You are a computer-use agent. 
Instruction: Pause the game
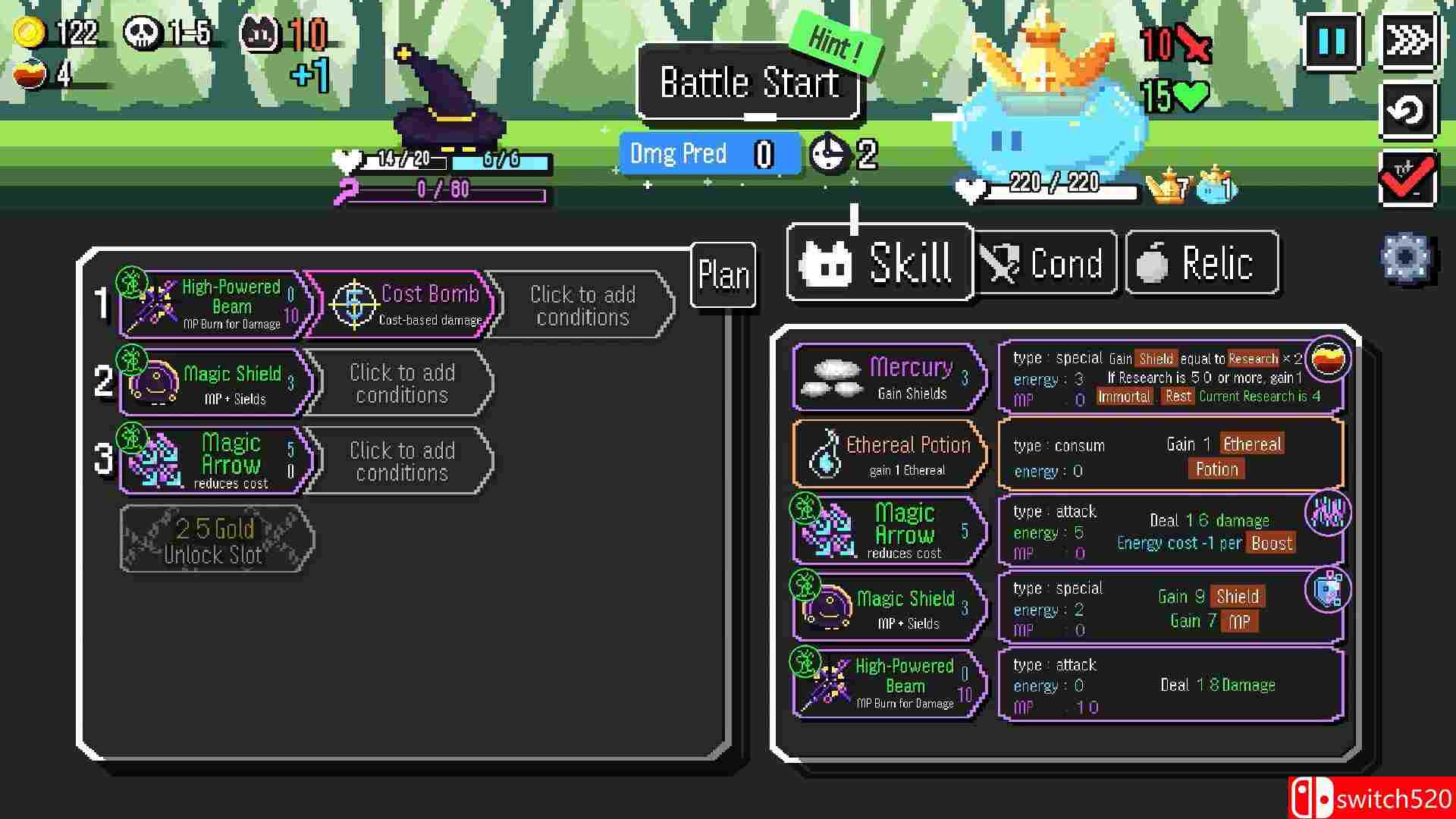pos(1332,41)
